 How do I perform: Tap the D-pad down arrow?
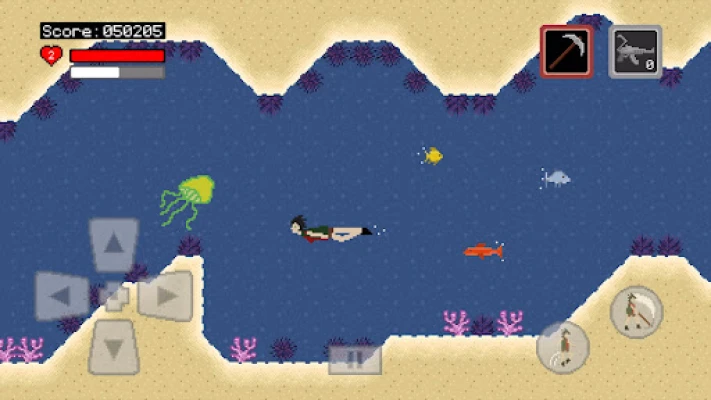(x=114, y=347)
